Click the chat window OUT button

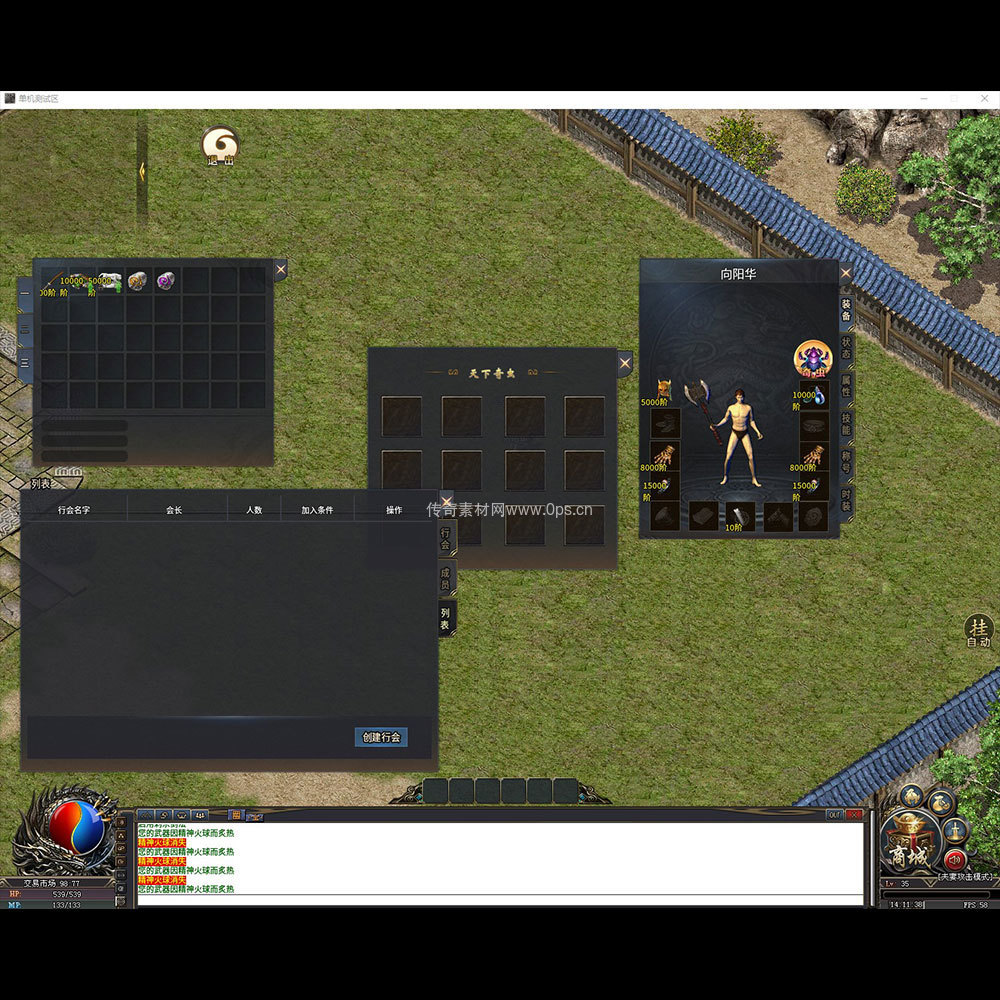click(834, 815)
